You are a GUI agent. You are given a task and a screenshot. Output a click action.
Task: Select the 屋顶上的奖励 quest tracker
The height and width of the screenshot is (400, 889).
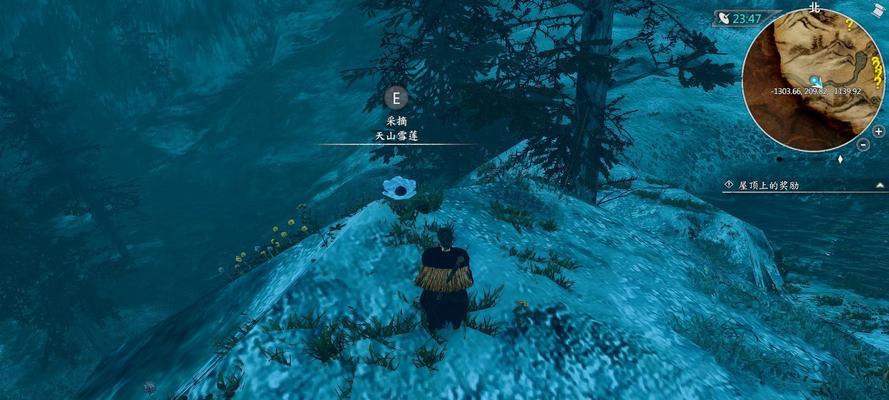[768, 185]
